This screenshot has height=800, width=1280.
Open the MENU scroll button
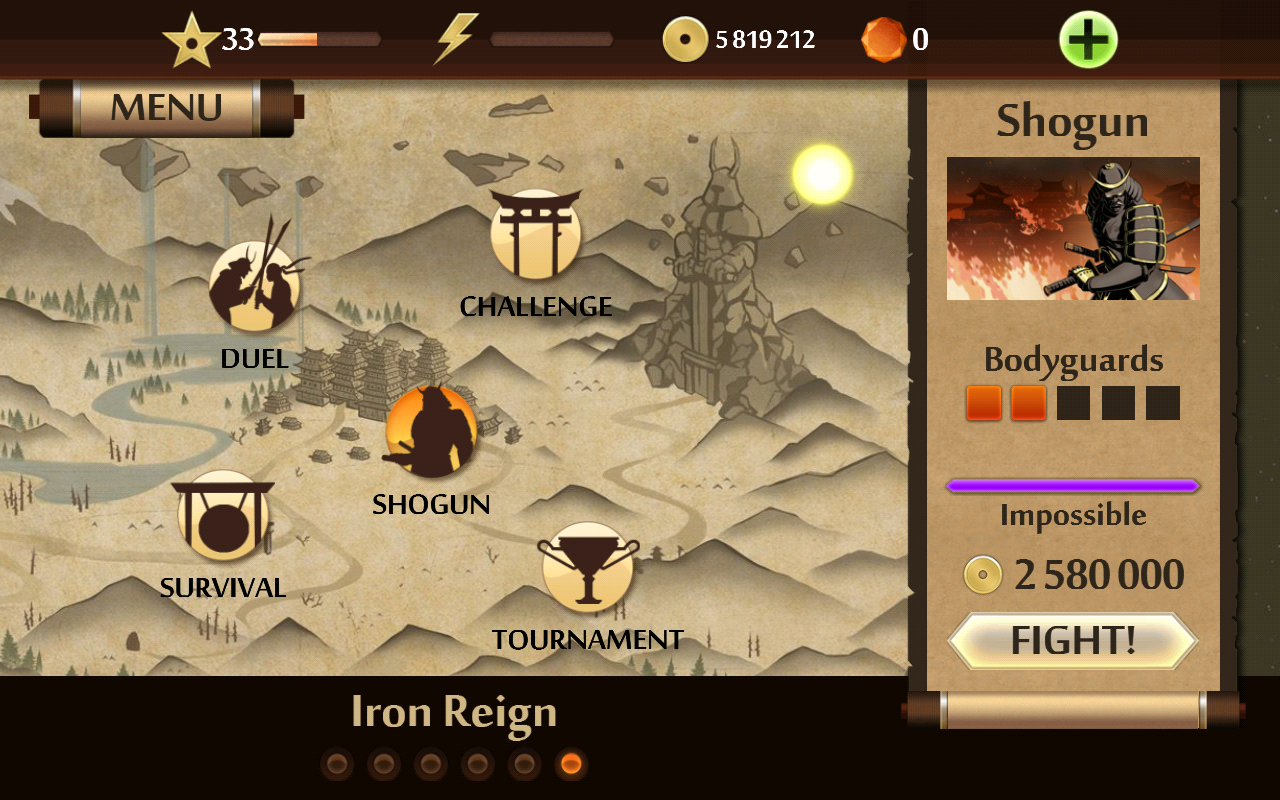coord(166,107)
